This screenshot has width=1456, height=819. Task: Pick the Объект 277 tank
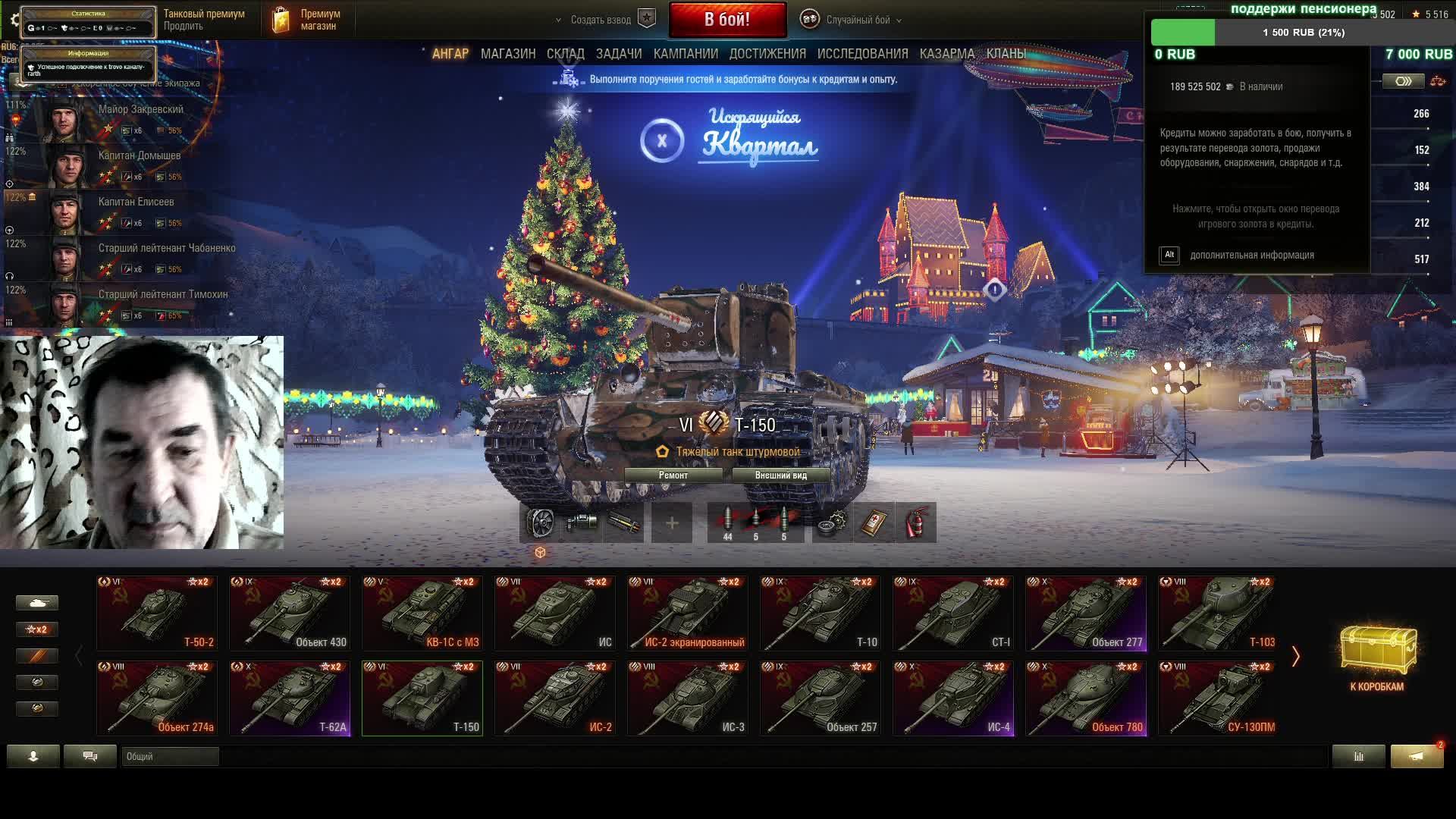pos(1086,613)
